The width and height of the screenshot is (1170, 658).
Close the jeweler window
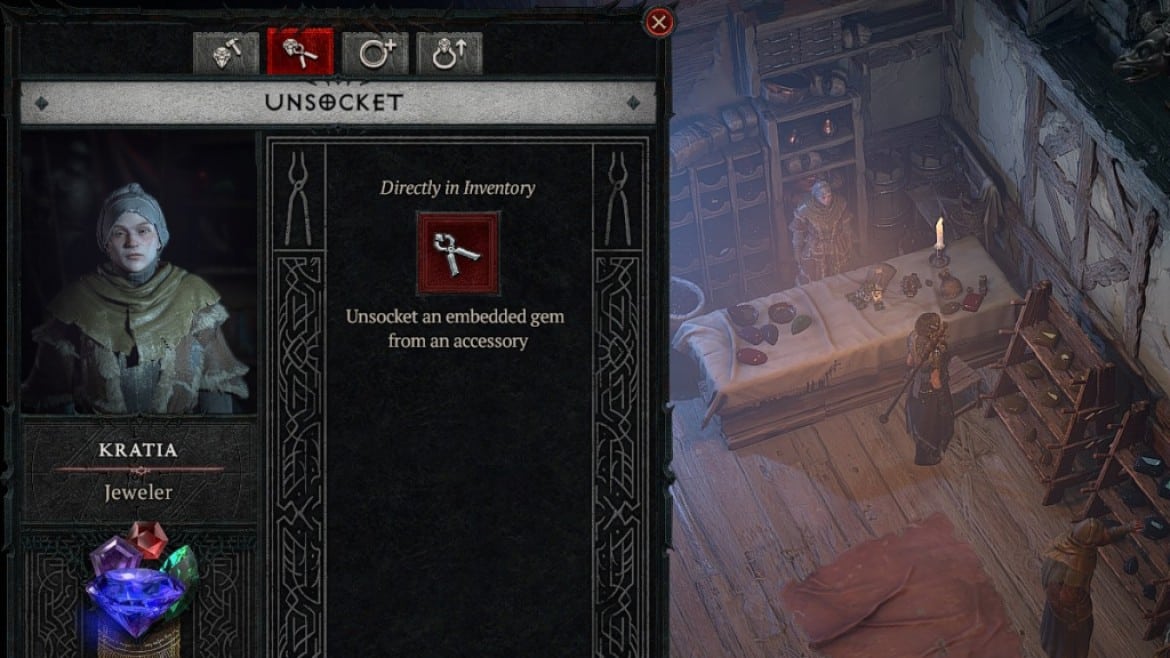tap(658, 22)
